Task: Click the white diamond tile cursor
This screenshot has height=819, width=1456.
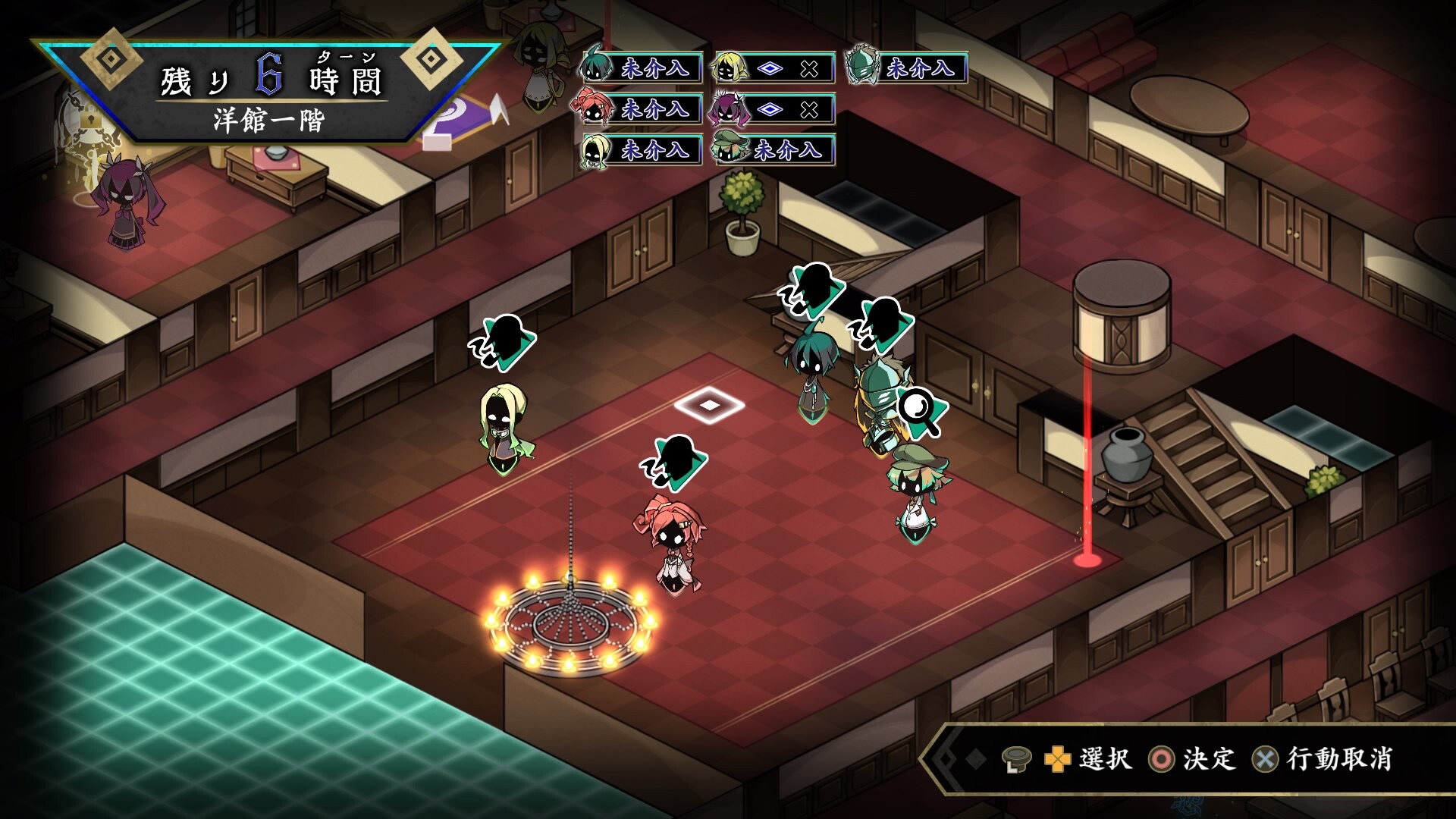Action: pos(709,405)
